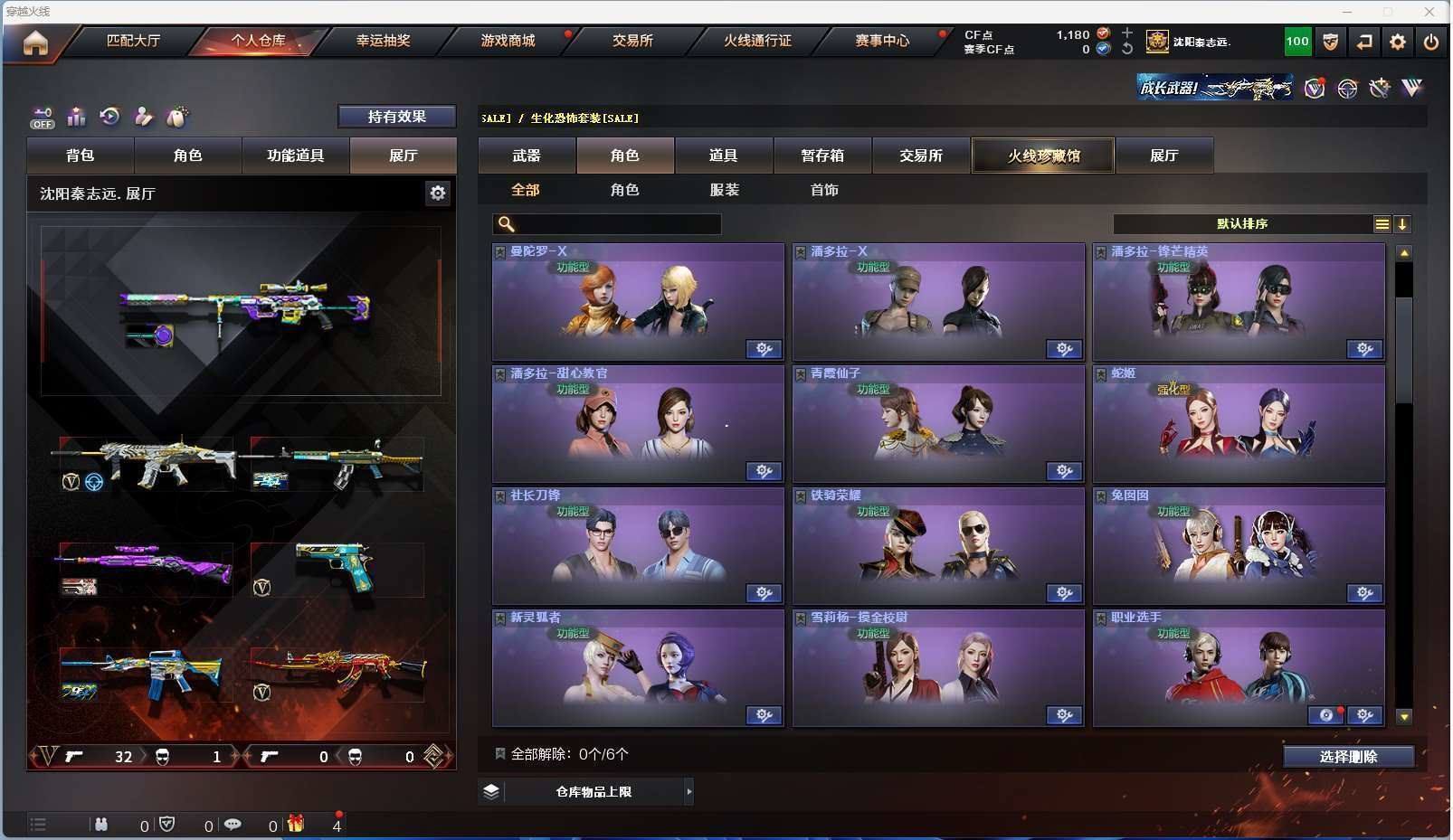The height and width of the screenshot is (840, 1453).
Task: Open the 交易所 top navigation menu
Action: [632, 41]
